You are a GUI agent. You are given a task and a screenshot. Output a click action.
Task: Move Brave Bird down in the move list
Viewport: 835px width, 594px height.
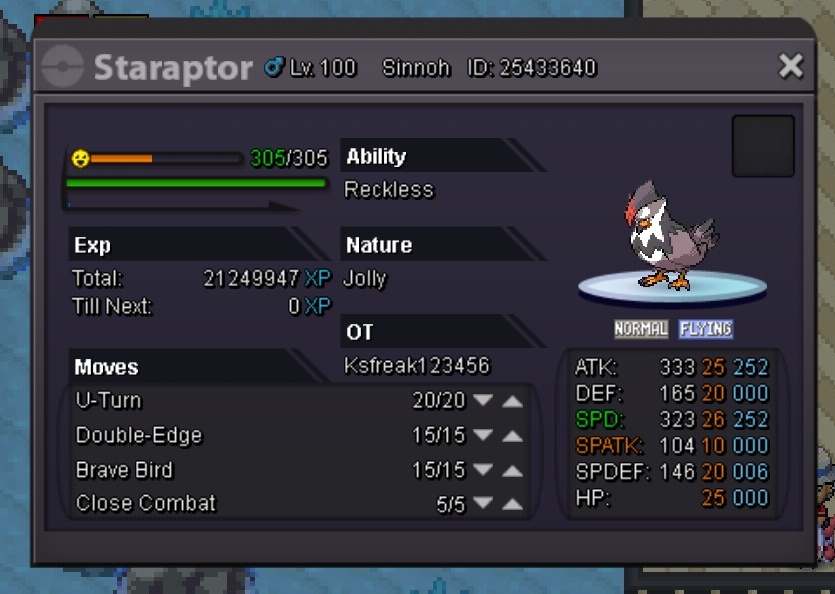pos(483,471)
